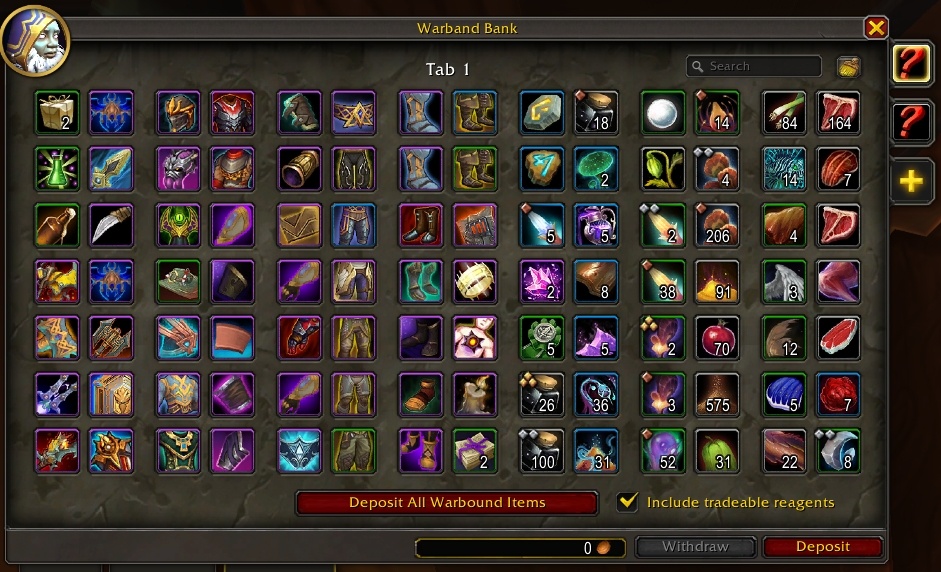Choose the item stack showing 575

click(717, 394)
